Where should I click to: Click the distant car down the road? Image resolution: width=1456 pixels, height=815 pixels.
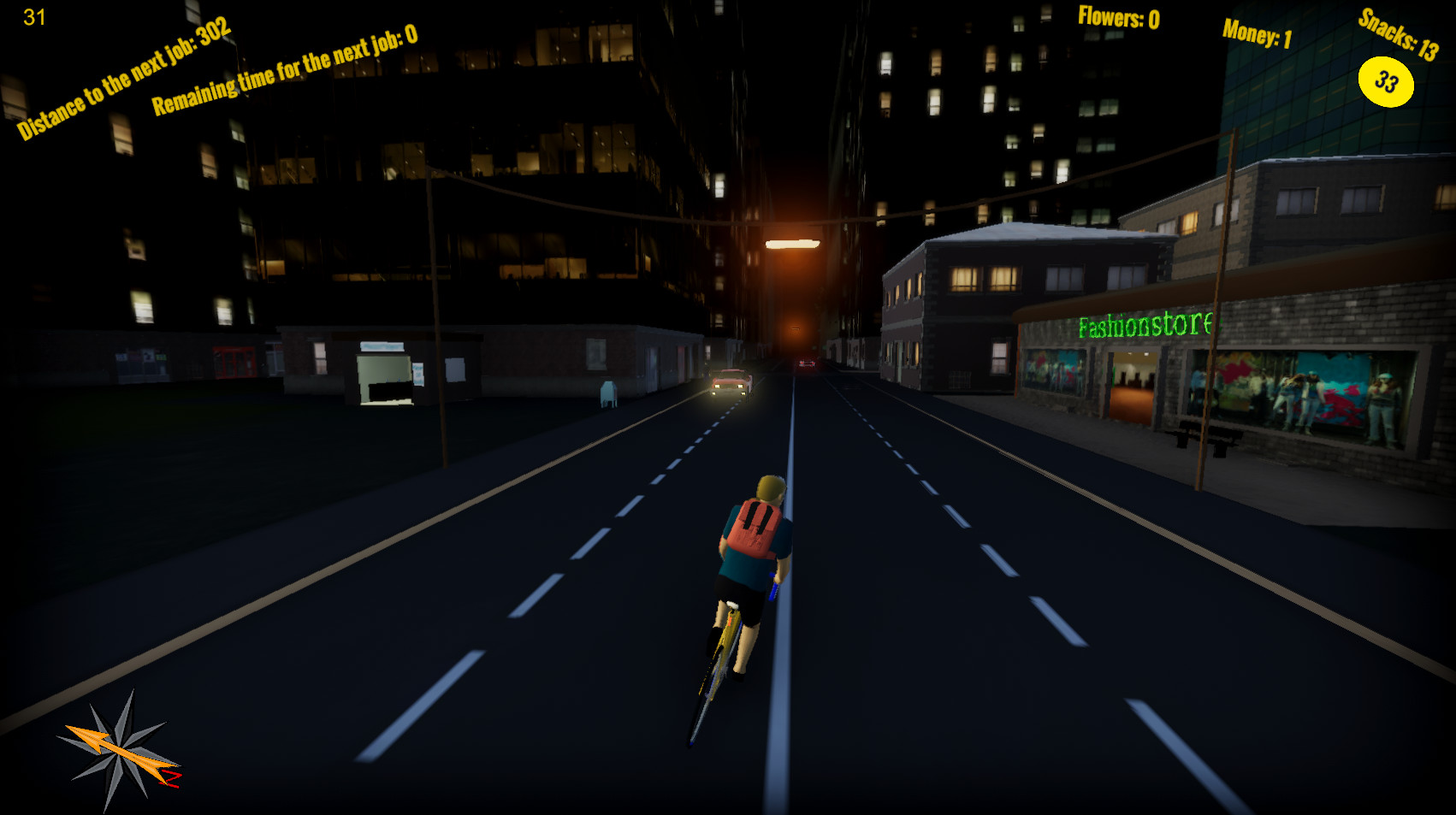coord(805,363)
